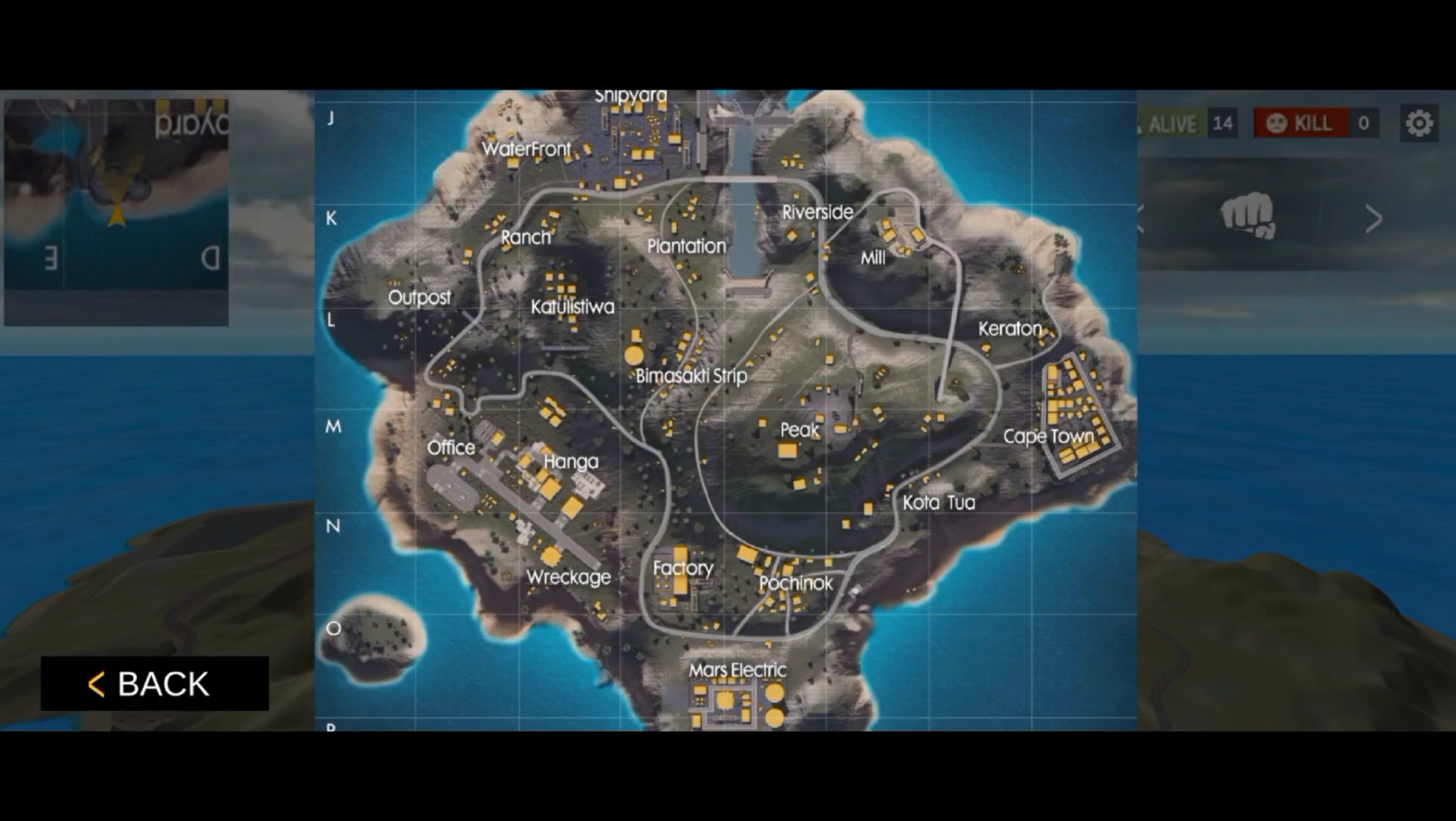This screenshot has height=821, width=1456.
Task: Tap the player arrow marker on the minimap
Action: pyautogui.click(x=116, y=215)
